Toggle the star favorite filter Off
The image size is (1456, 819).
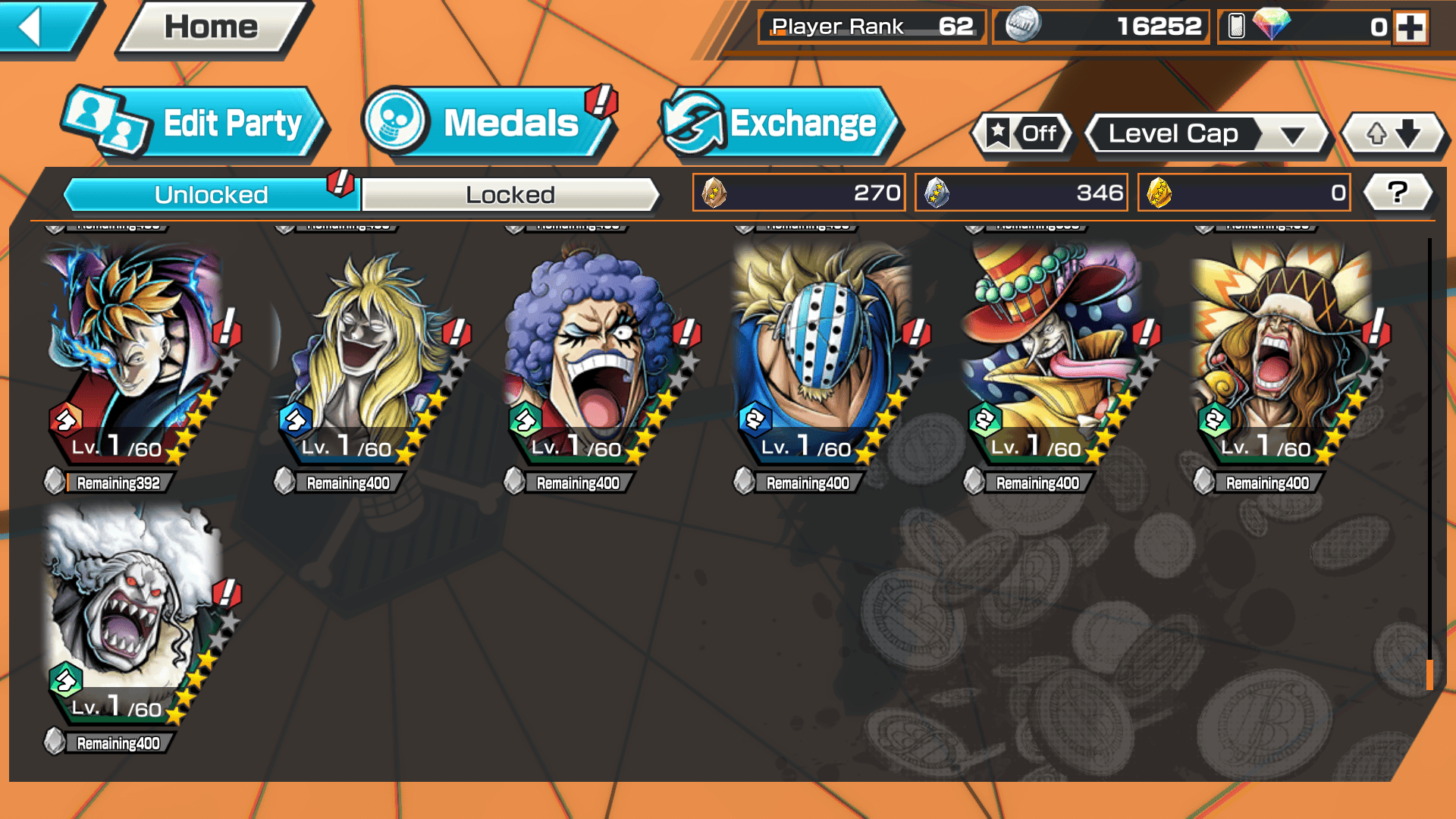pos(1022,134)
